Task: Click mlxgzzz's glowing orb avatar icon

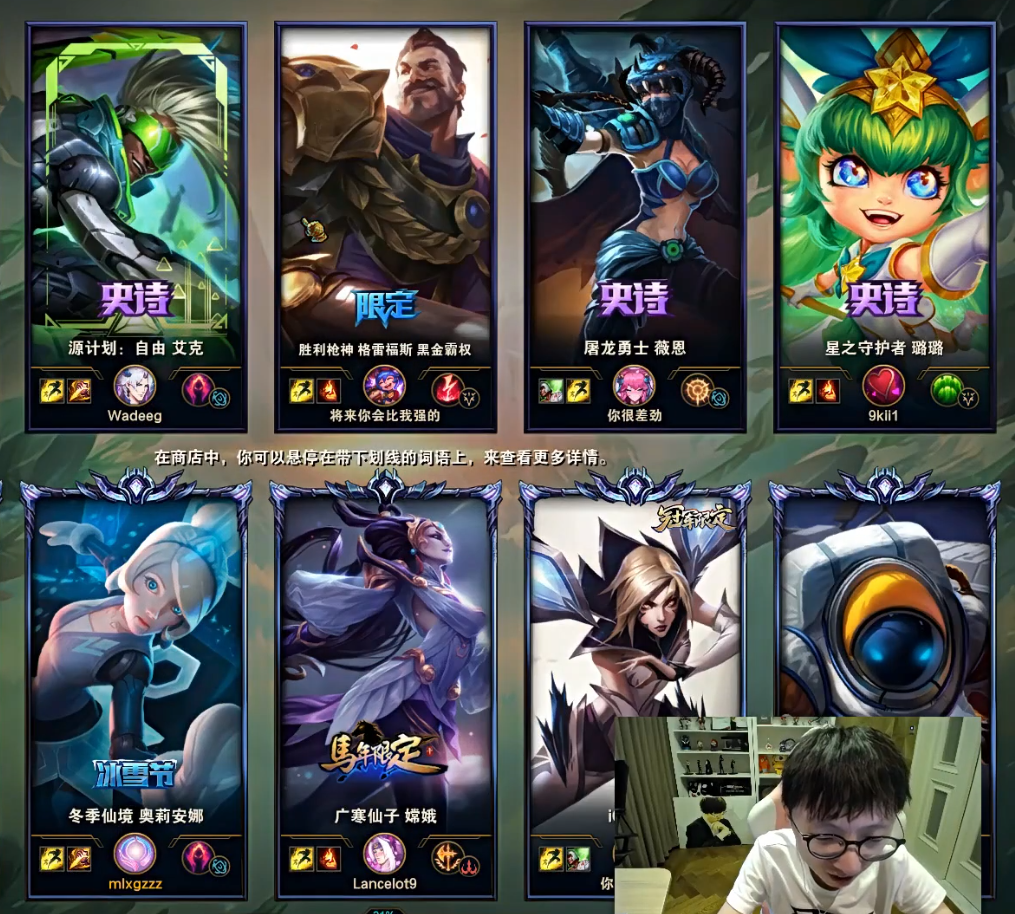Action: pyautogui.click(x=135, y=855)
